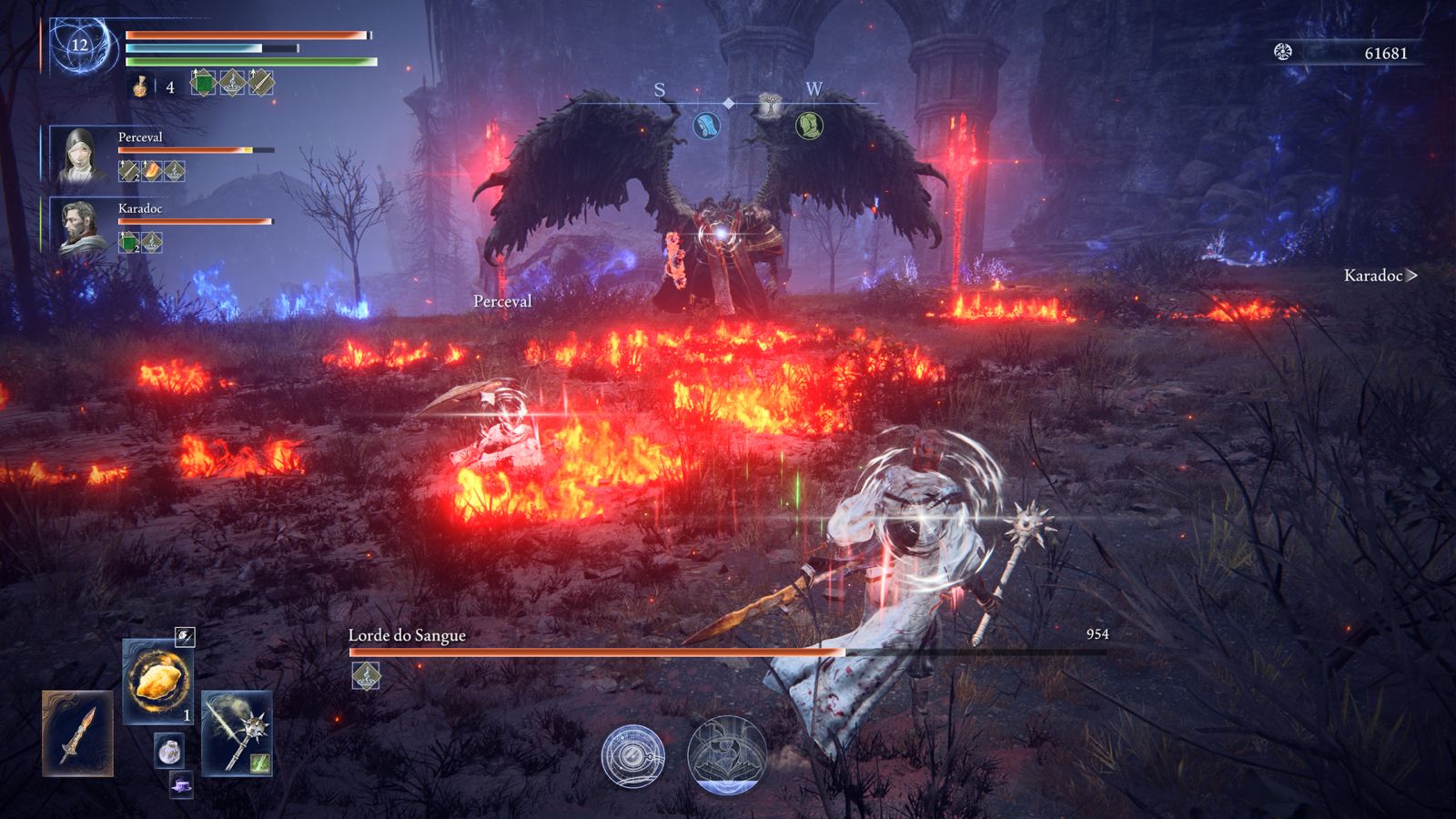Inspect Perceval's flame buff icon
This screenshot has height=819, width=1456.
(x=152, y=170)
